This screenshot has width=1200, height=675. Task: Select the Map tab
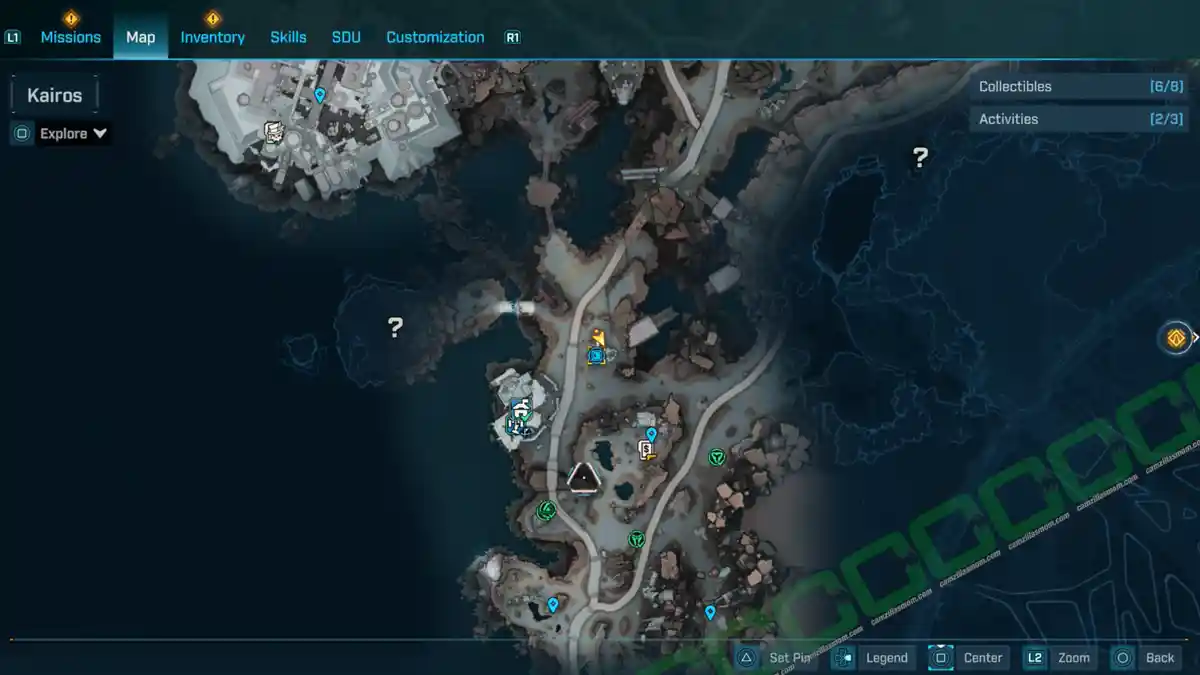(140, 37)
